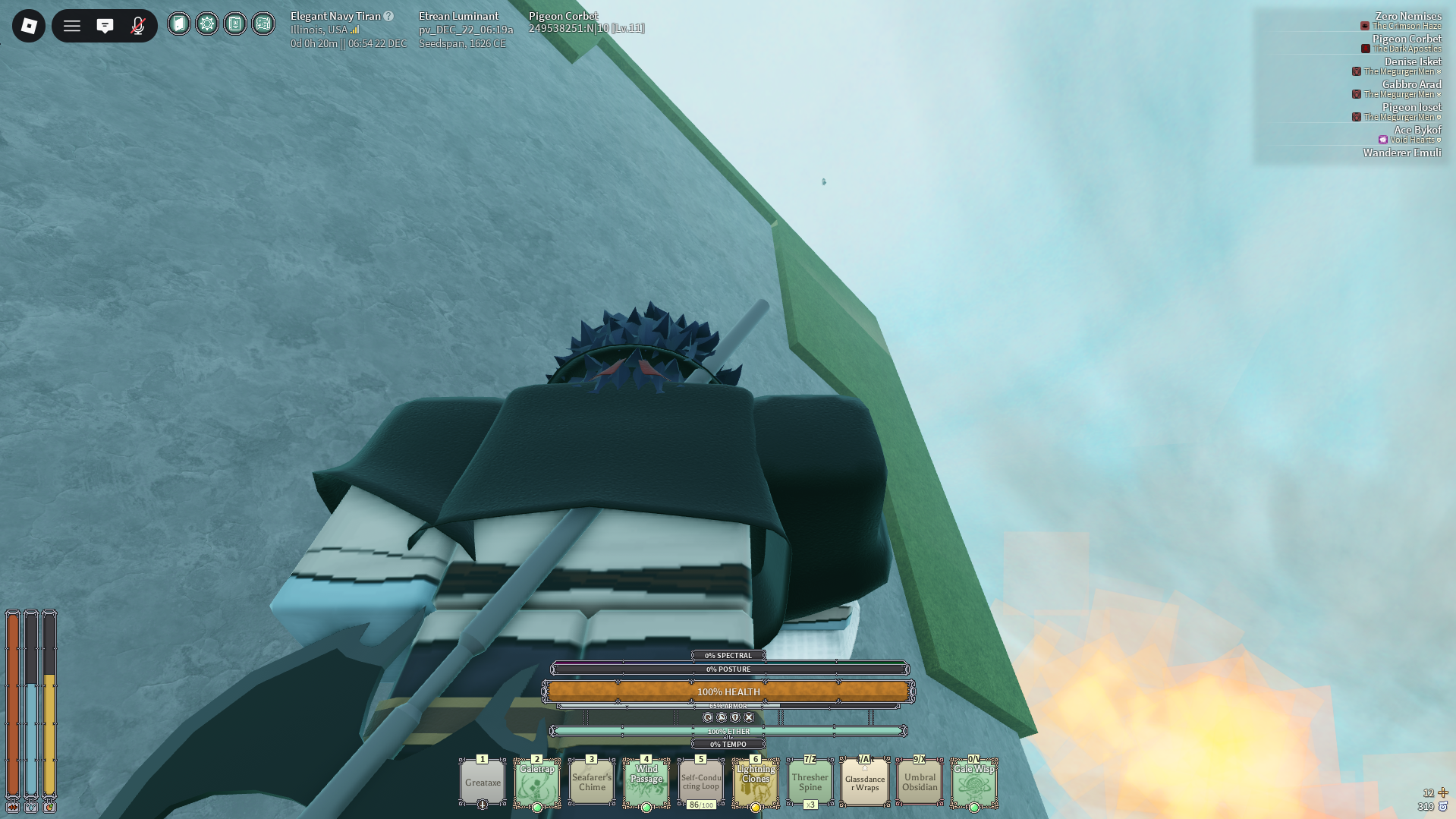Select the Glassdancer Wraps slot

pos(865,783)
